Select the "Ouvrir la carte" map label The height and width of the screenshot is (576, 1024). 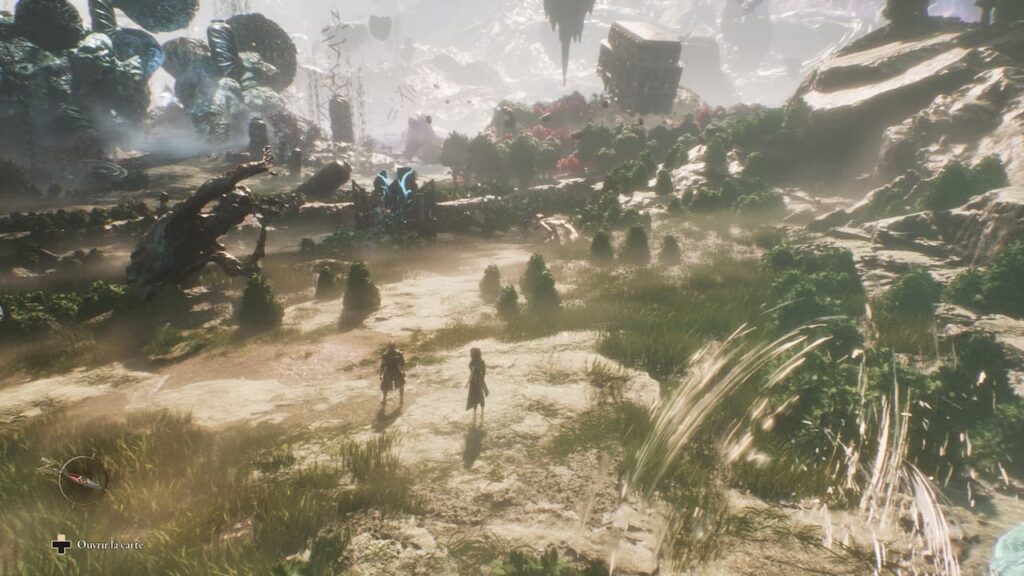pos(110,545)
